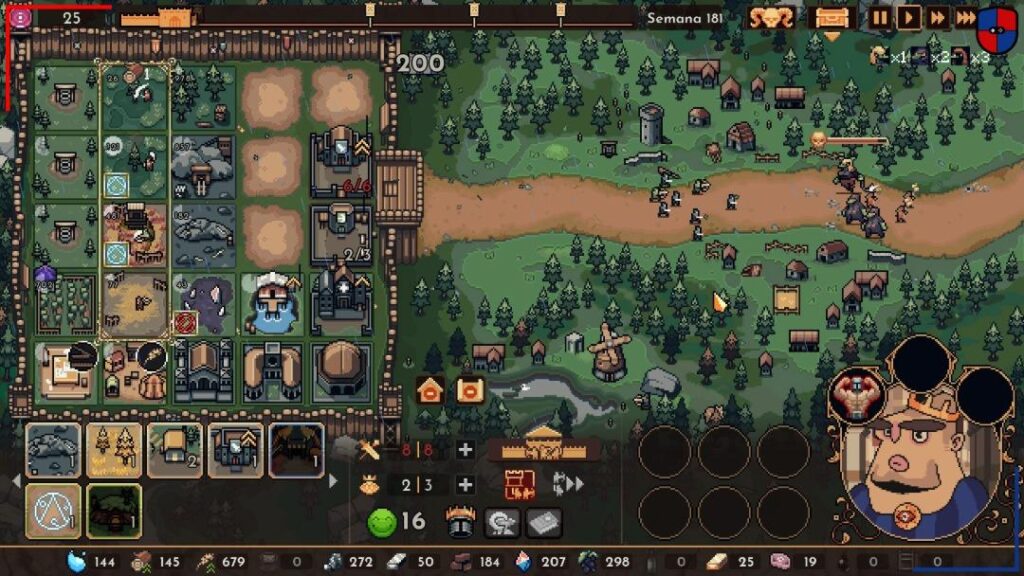This screenshot has width=1024, height=576.
Task: Open the ram skull menu
Action: [x=771, y=17]
